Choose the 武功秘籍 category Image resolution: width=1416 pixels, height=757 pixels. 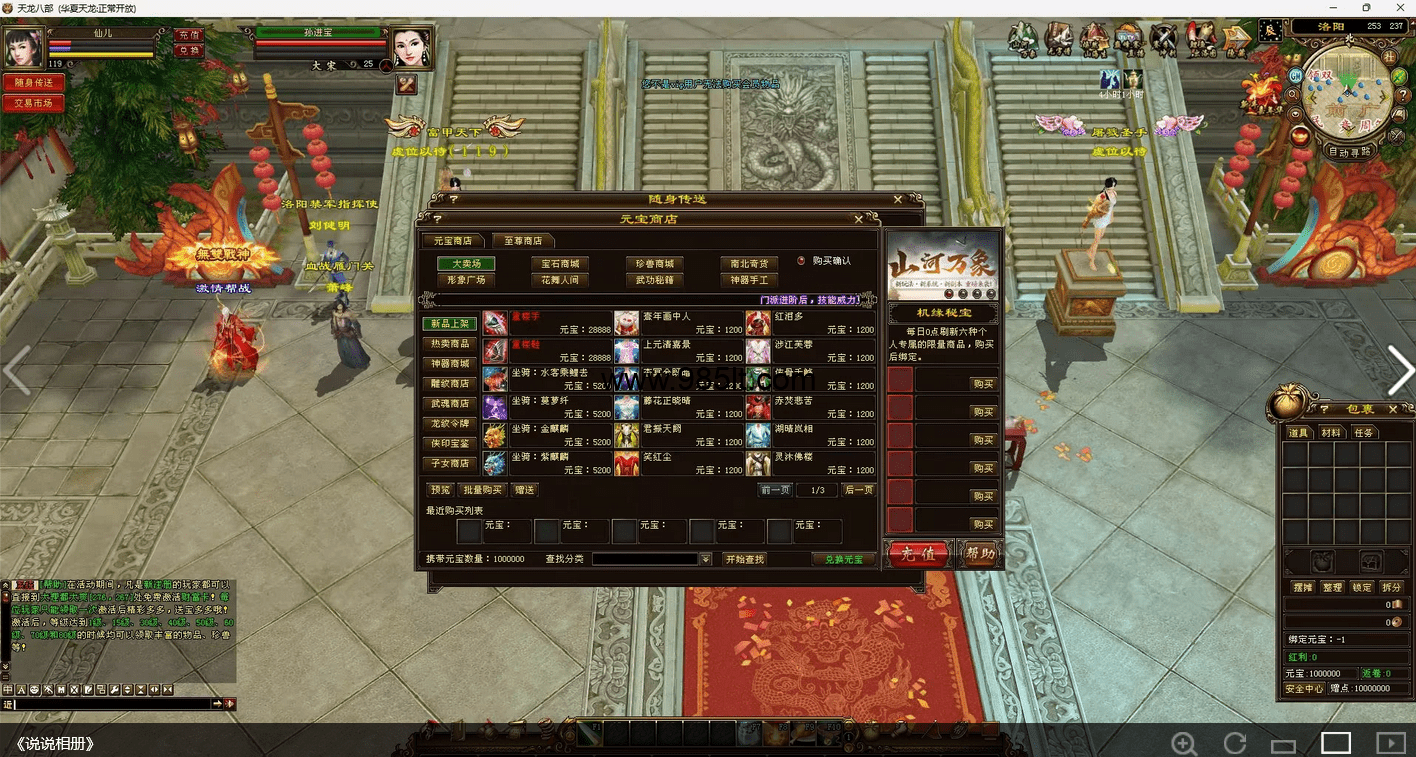pyautogui.click(x=655, y=281)
